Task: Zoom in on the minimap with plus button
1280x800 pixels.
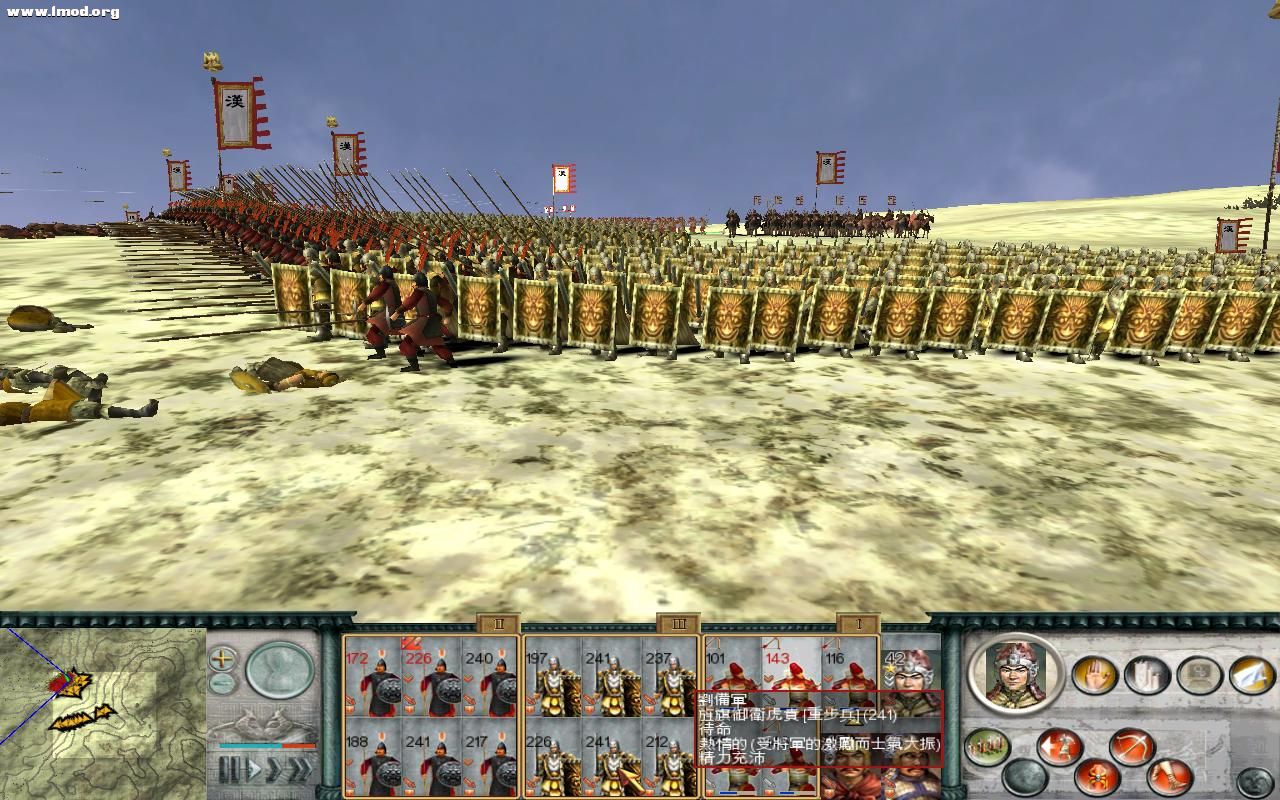Action: coord(222,659)
